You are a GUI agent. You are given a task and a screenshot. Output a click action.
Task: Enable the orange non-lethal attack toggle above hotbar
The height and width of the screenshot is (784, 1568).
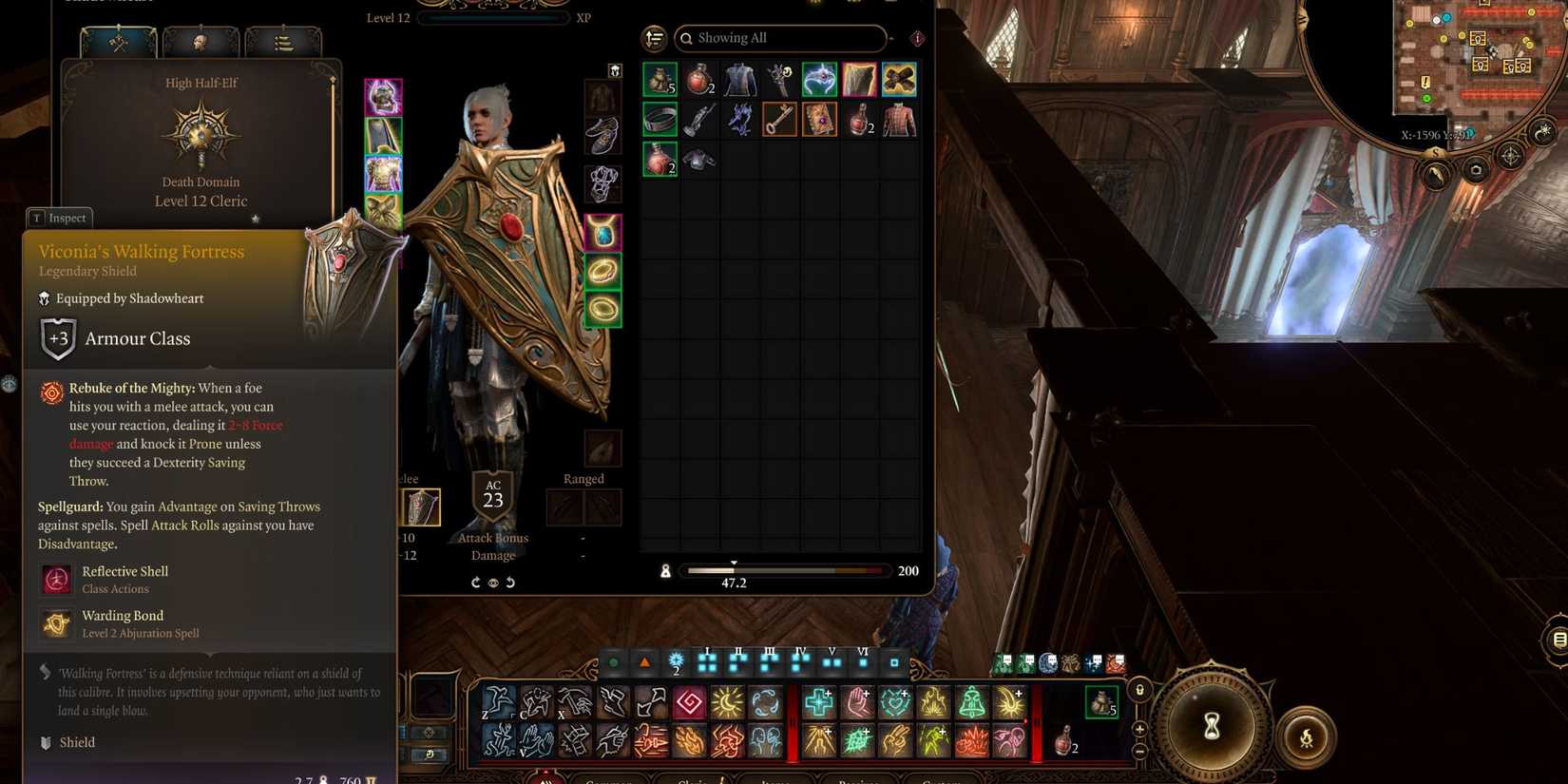644,662
